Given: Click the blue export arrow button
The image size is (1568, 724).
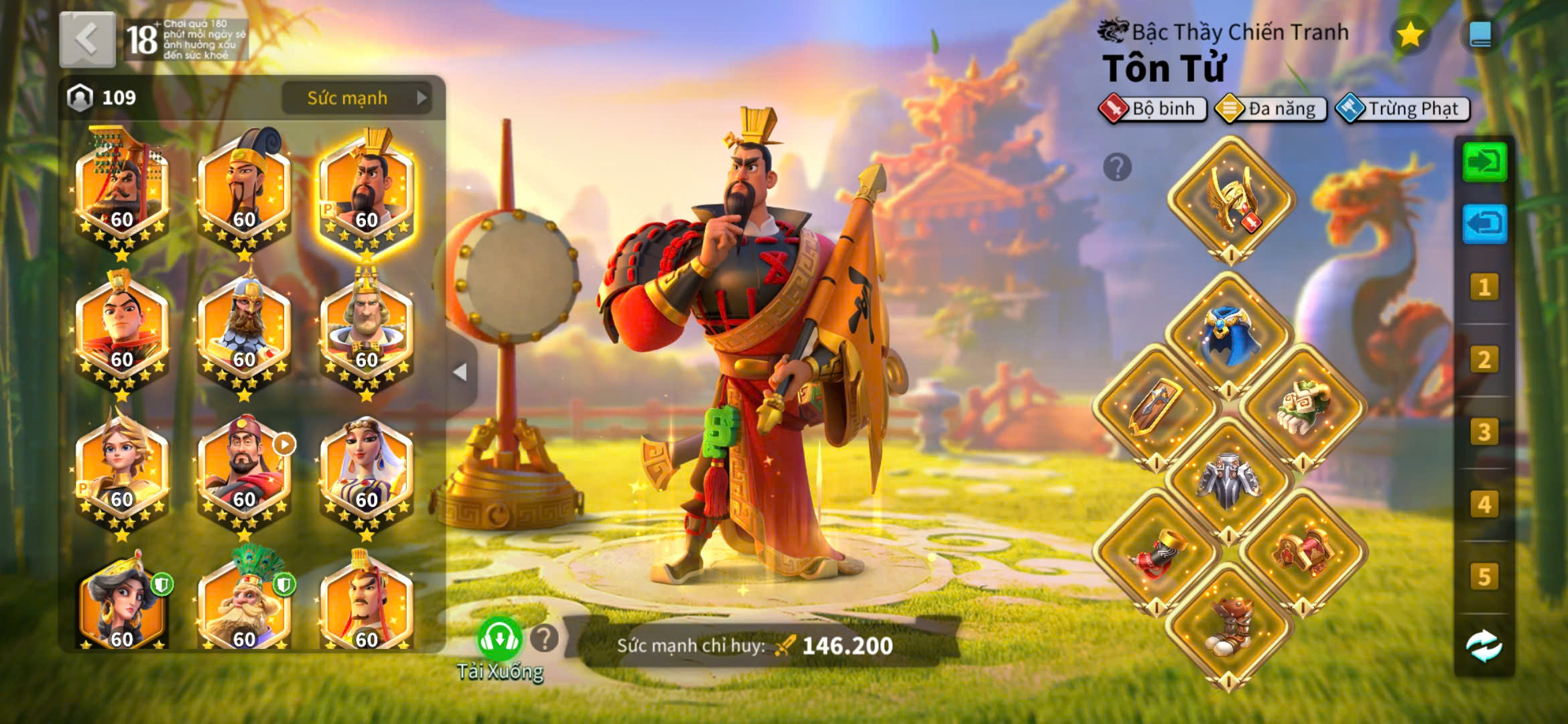Looking at the screenshot, I should pos(1484,223).
